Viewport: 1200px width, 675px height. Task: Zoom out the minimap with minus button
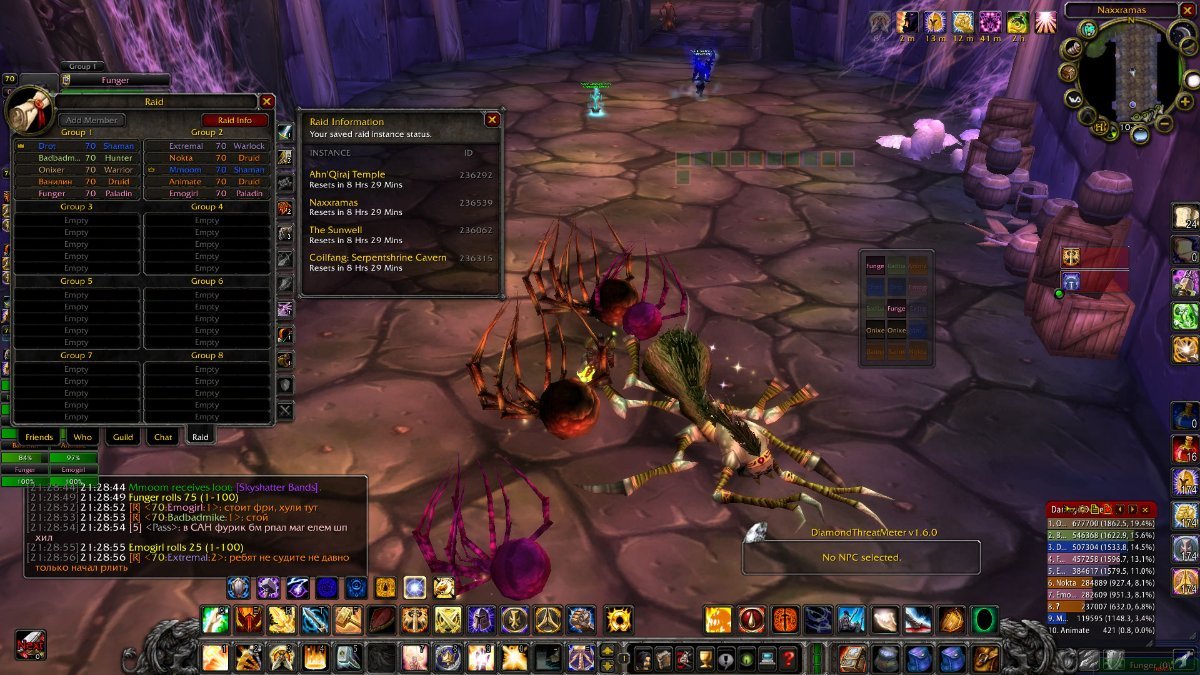click(1164, 124)
